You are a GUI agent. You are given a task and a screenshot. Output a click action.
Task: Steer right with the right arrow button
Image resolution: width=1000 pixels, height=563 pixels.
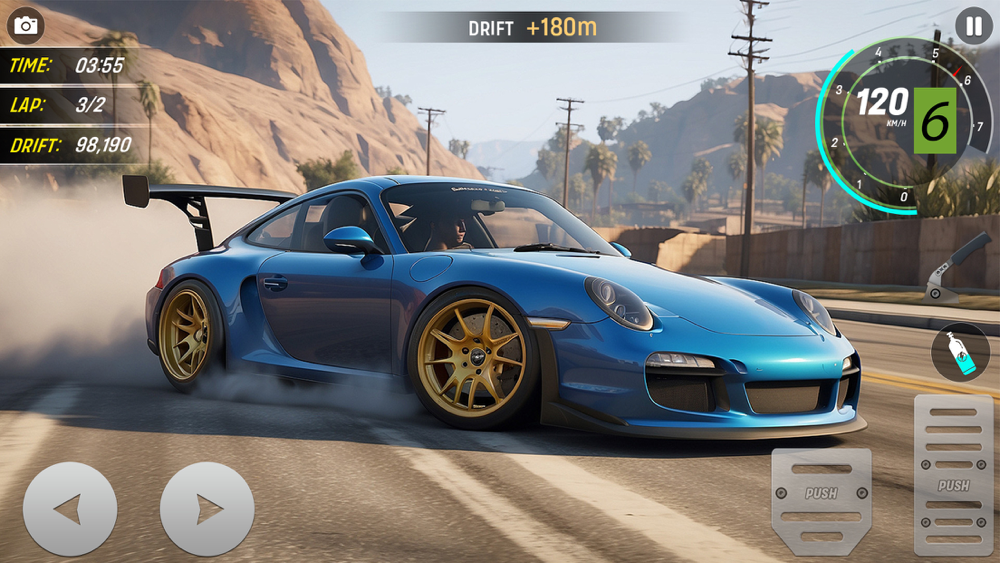[207, 509]
